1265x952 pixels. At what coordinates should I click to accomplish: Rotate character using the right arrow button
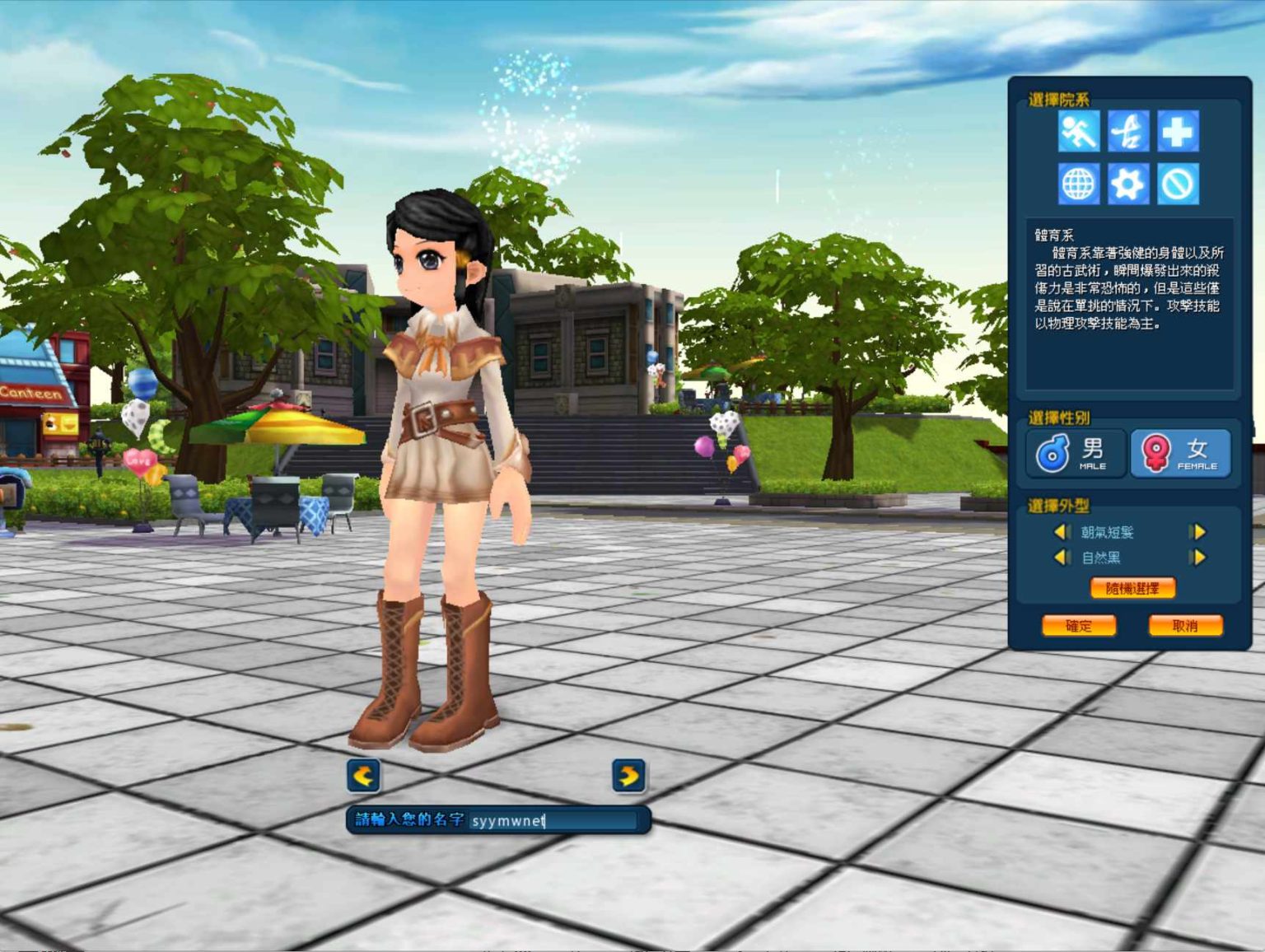(x=628, y=776)
